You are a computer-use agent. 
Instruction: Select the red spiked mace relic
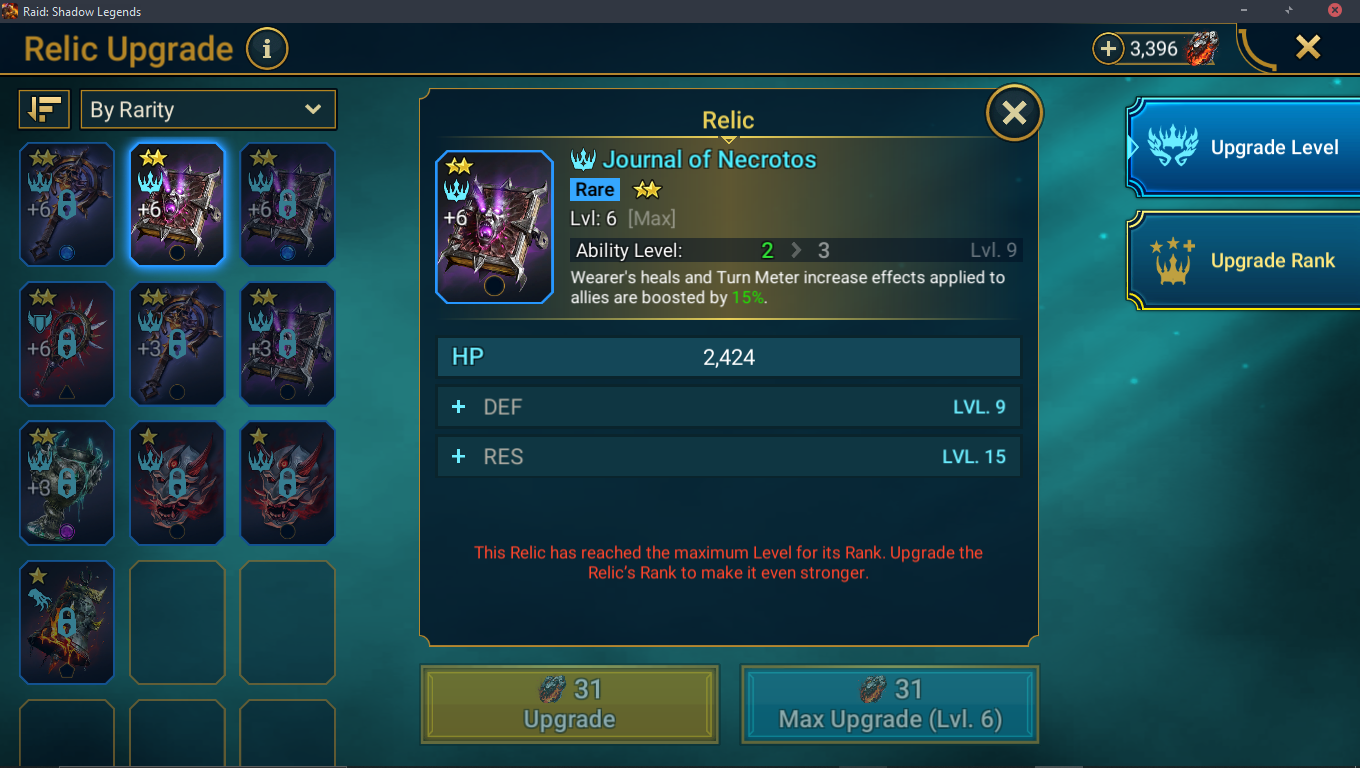(x=67, y=344)
